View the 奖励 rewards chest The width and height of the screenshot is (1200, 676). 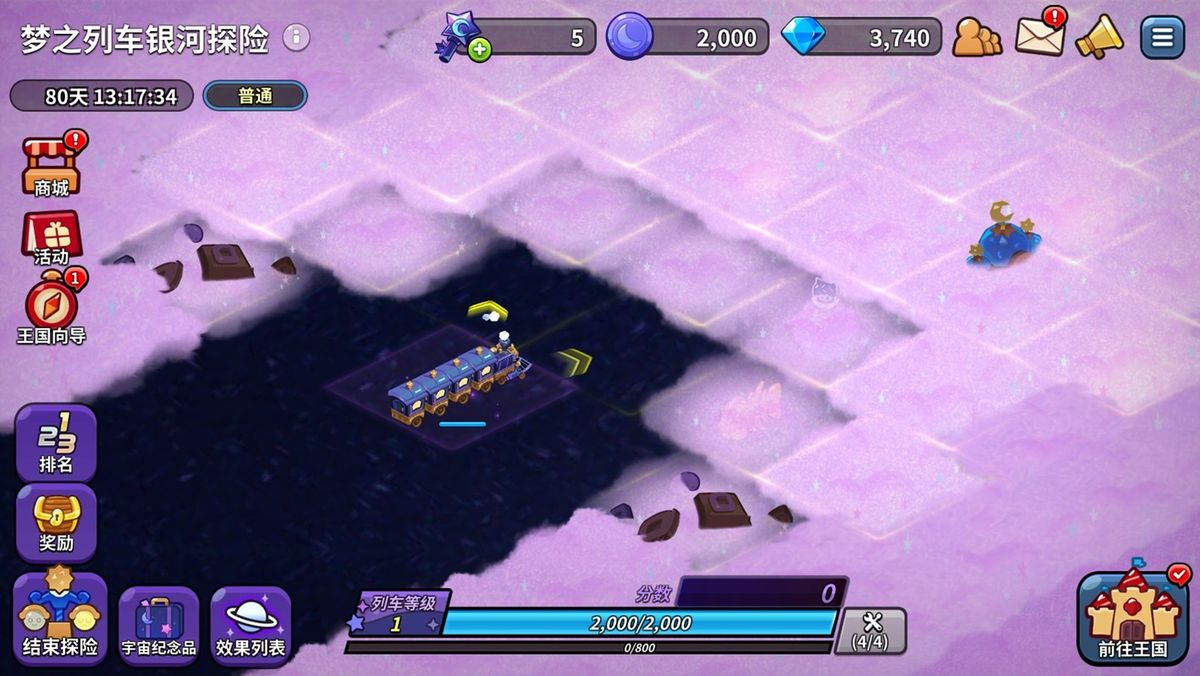tap(56, 522)
